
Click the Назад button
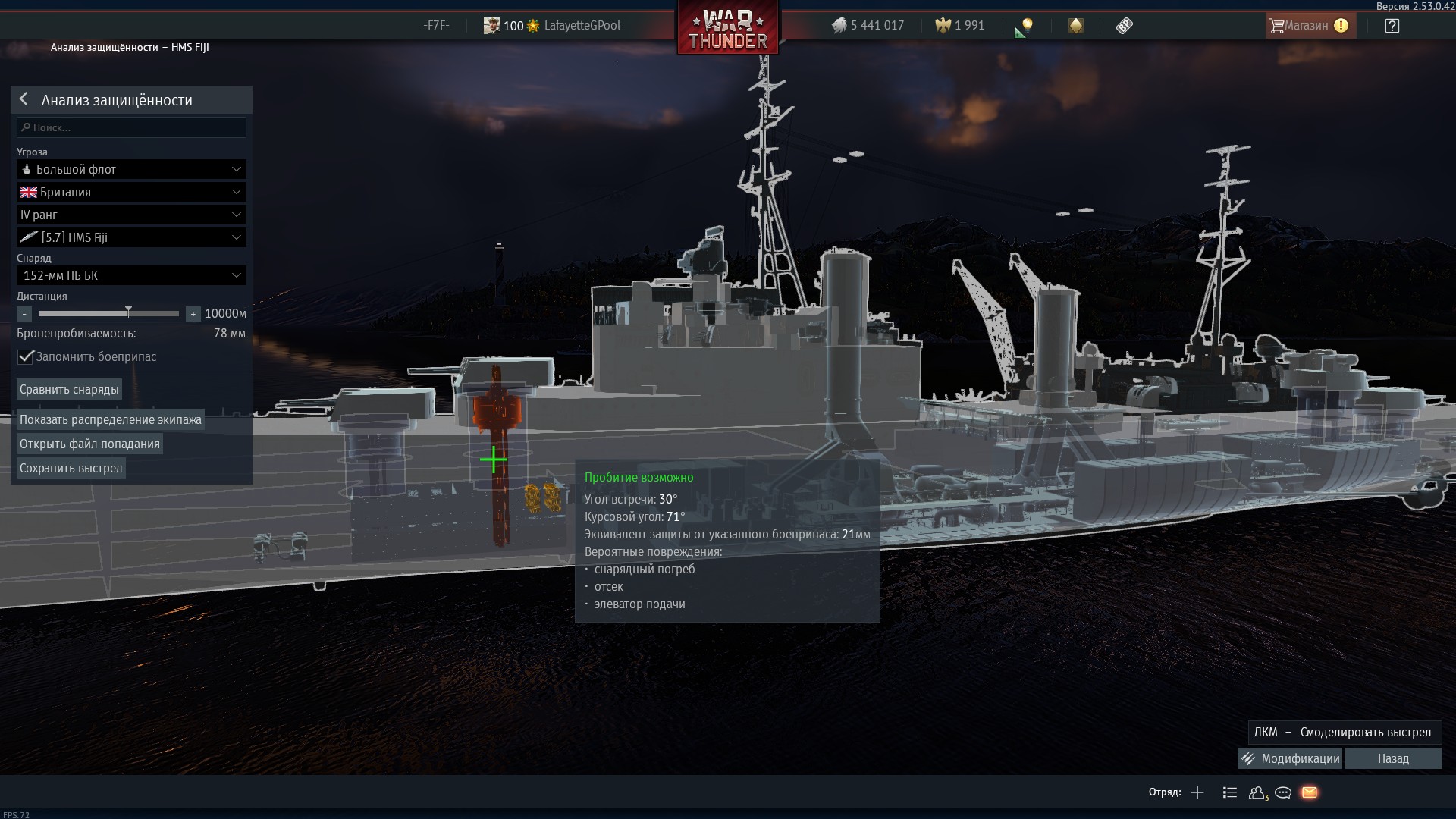click(x=1393, y=758)
